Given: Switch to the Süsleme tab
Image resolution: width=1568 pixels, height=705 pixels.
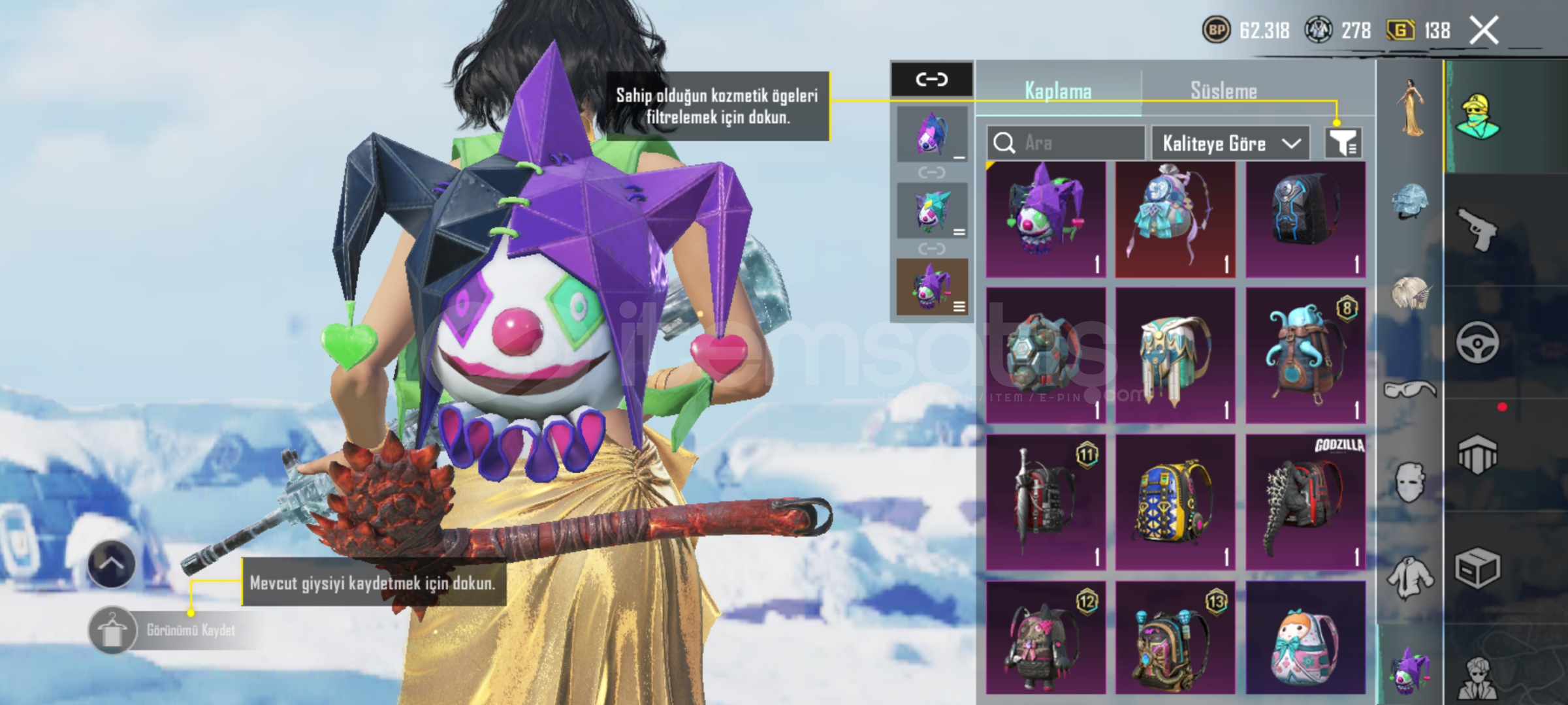Looking at the screenshot, I should coord(1223,91).
